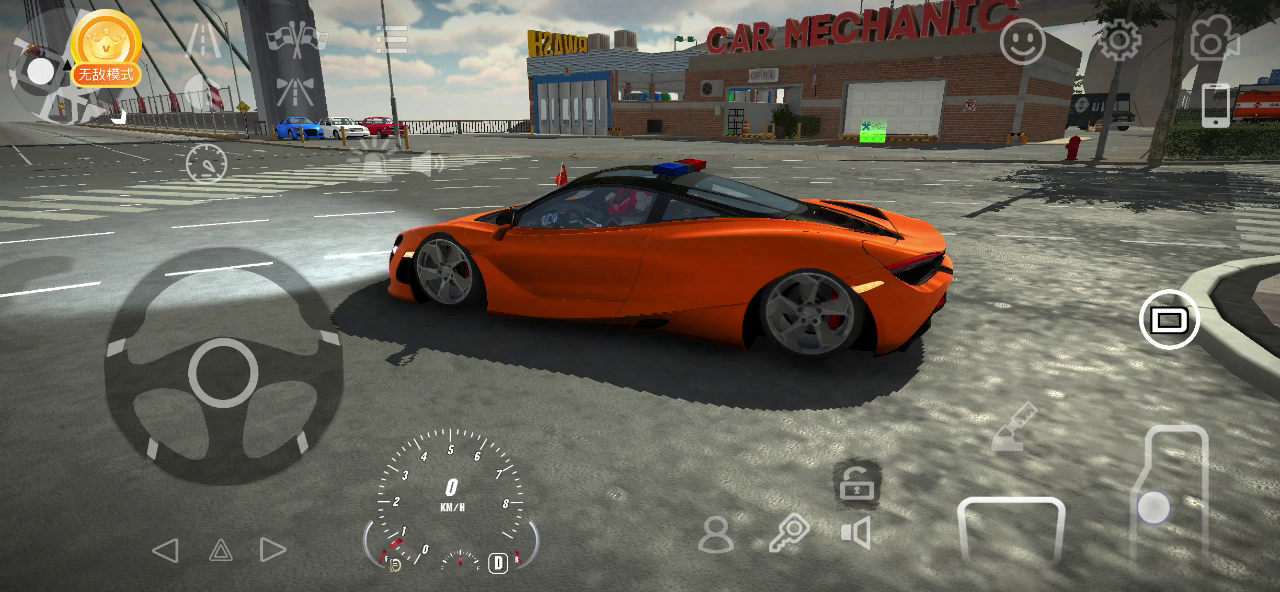The height and width of the screenshot is (592, 1280).
Task: Tap the D gear indicator
Action: click(497, 563)
